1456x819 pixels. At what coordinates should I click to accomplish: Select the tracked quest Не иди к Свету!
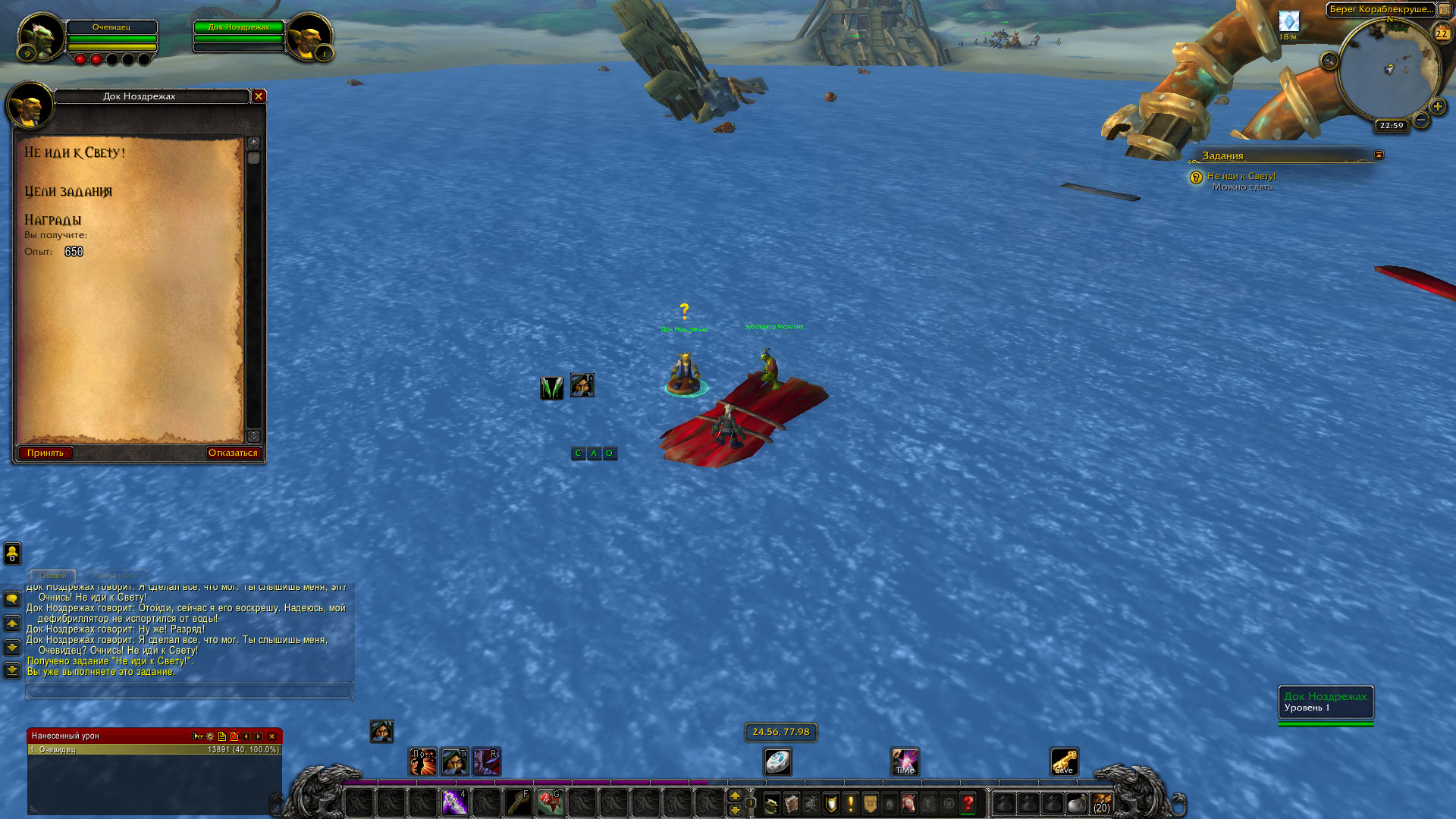[x=1241, y=176]
